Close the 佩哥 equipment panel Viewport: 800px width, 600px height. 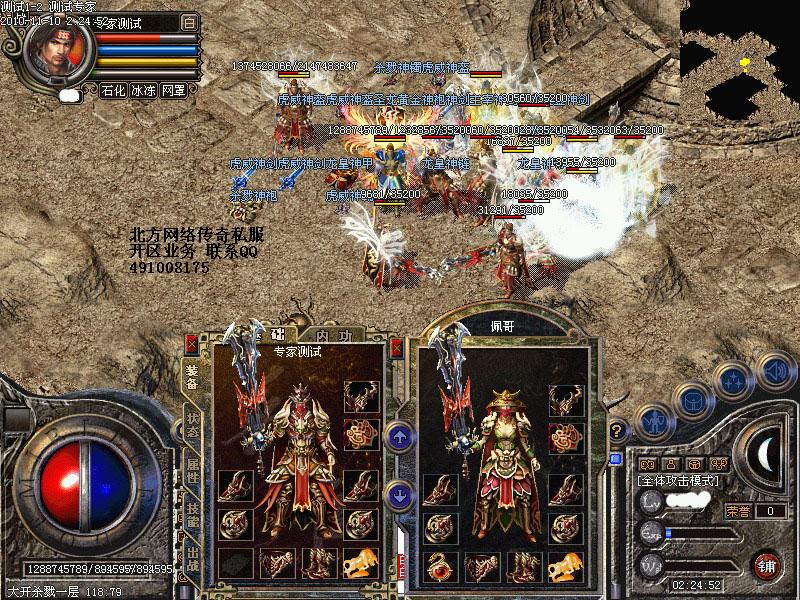(x=398, y=346)
